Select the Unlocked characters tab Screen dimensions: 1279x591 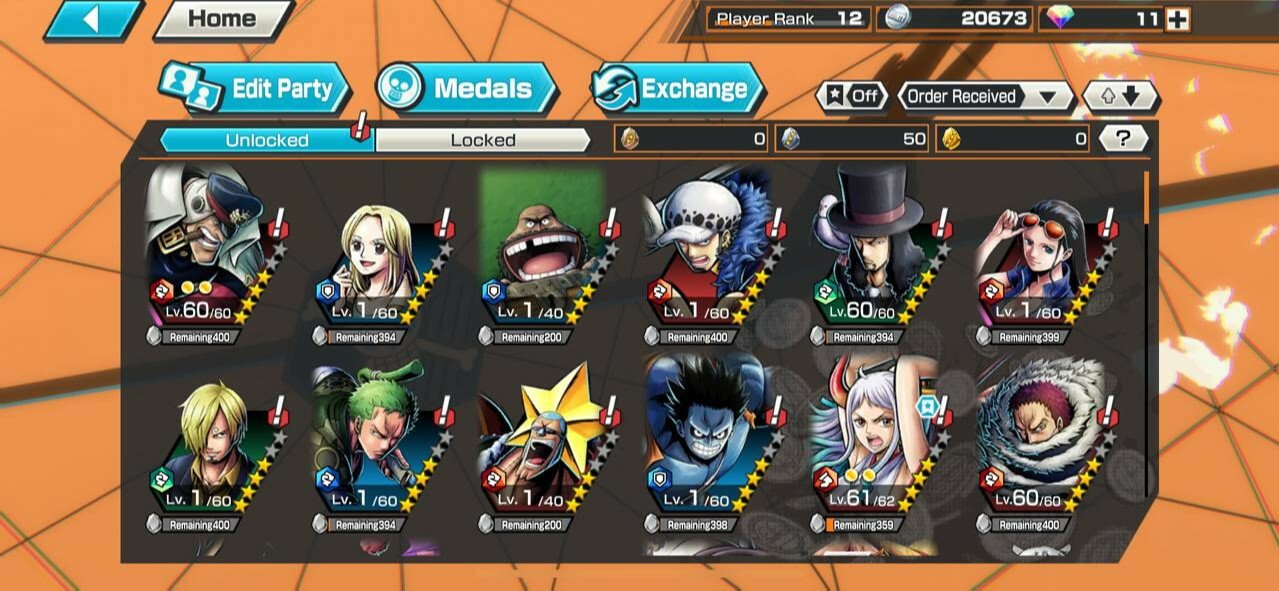coord(266,140)
